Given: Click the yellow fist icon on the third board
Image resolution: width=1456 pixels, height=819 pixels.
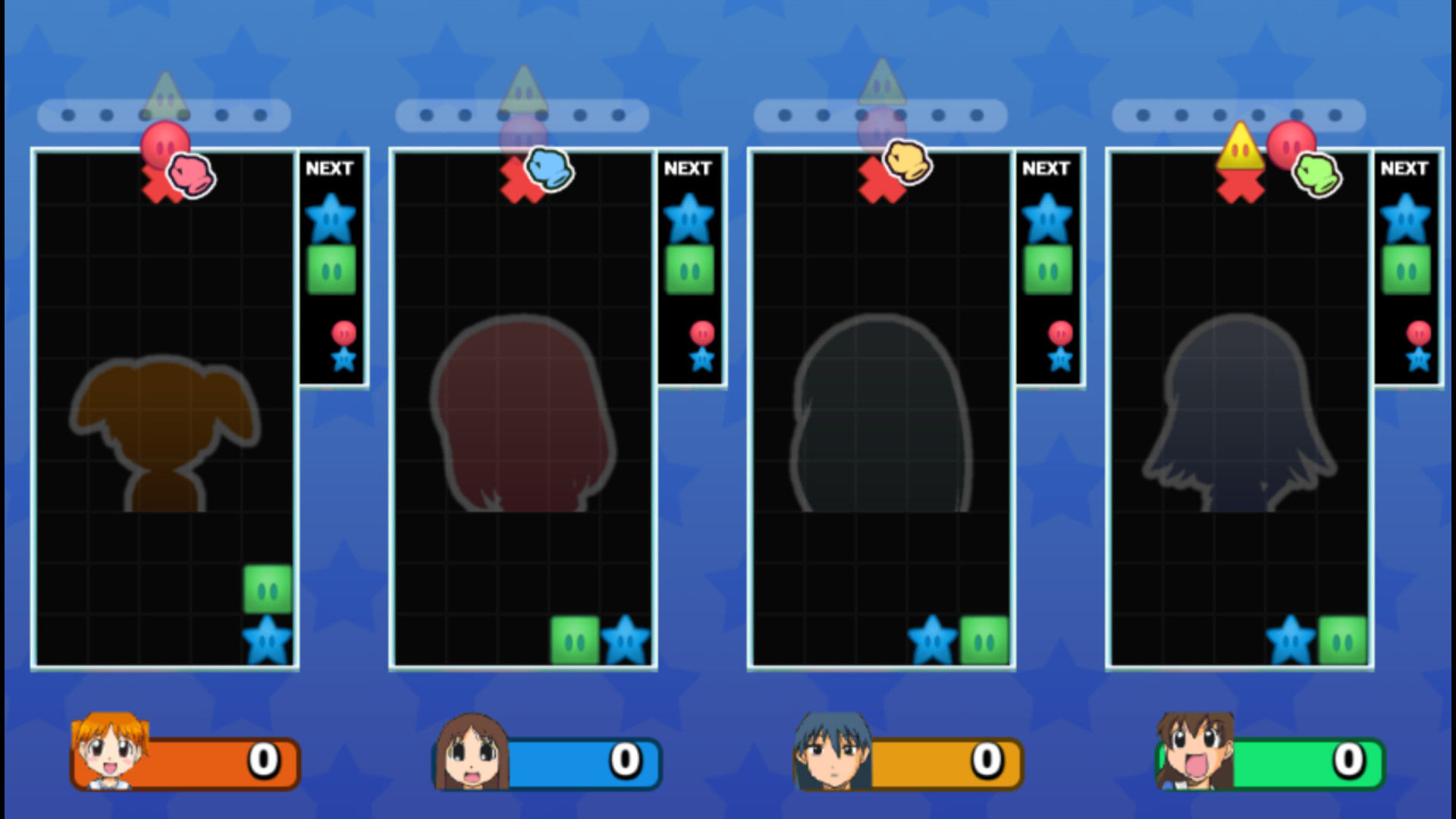Looking at the screenshot, I should [x=909, y=162].
